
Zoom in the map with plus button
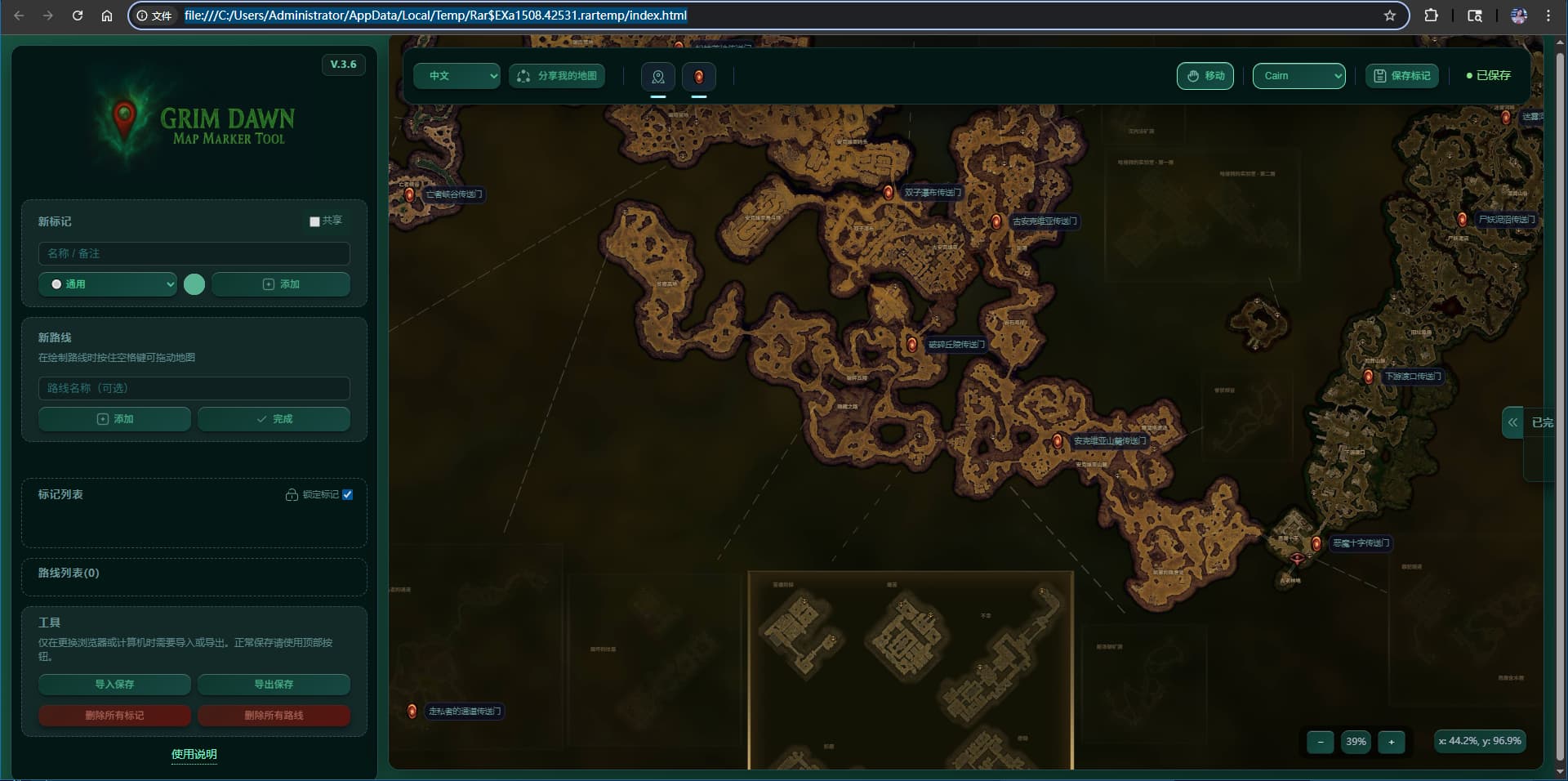click(x=1392, y=742)
